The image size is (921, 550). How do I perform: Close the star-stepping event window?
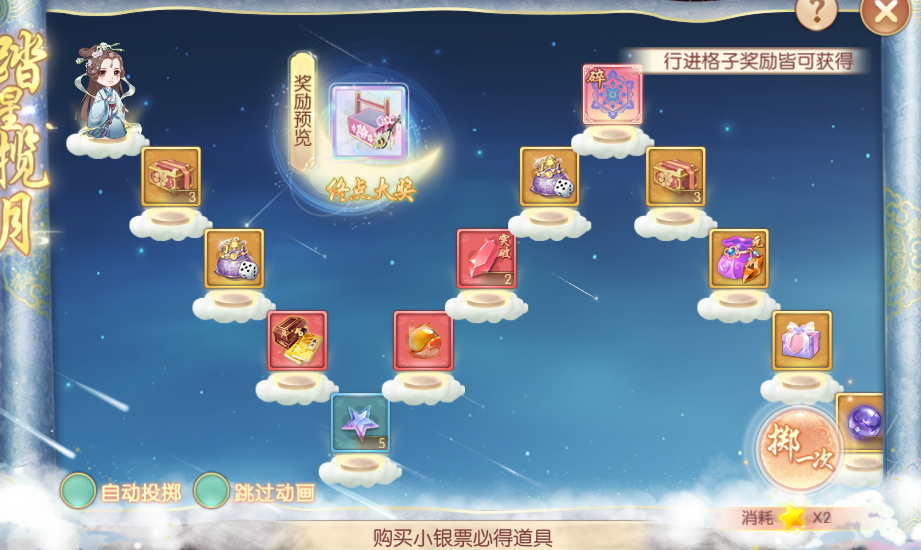click(885, 14)
